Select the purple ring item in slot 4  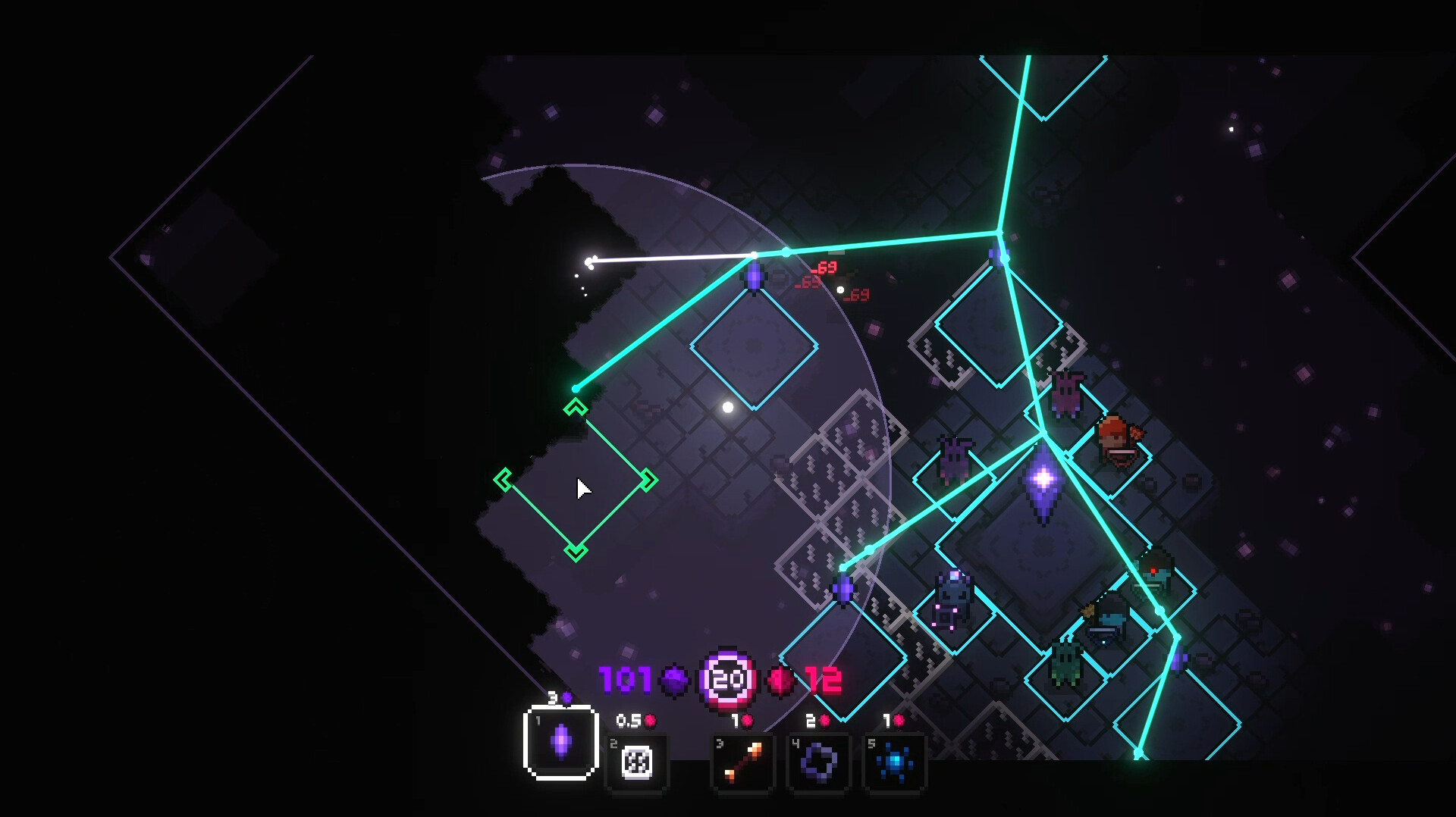819,762
